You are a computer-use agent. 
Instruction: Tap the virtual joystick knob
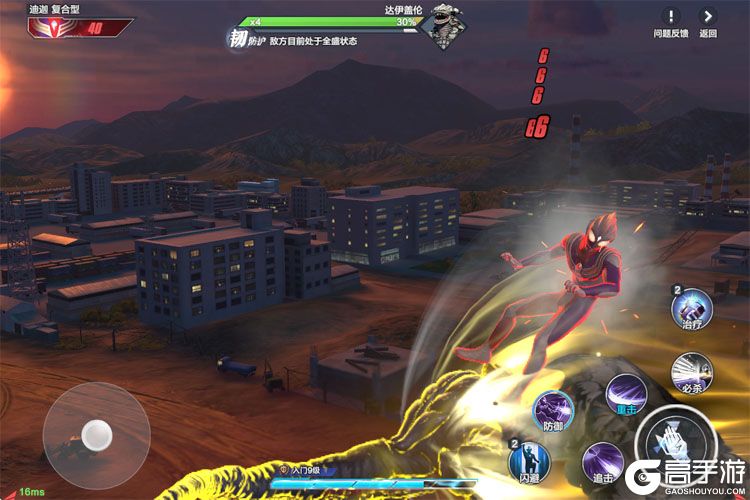(97, 433)
